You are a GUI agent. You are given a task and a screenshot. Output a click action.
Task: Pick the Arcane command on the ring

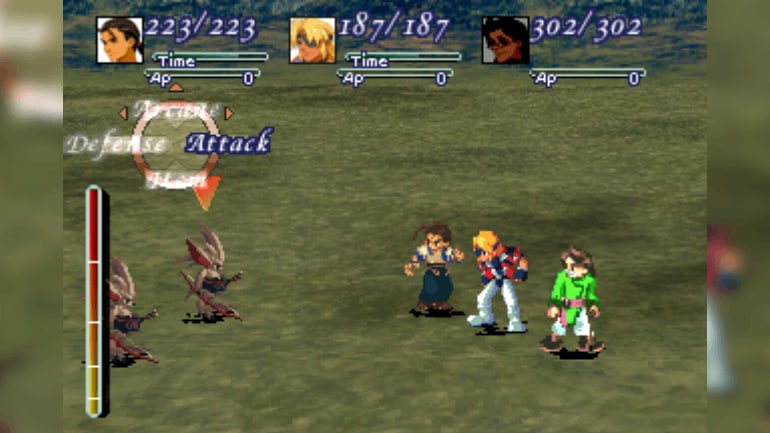(175, 110)
